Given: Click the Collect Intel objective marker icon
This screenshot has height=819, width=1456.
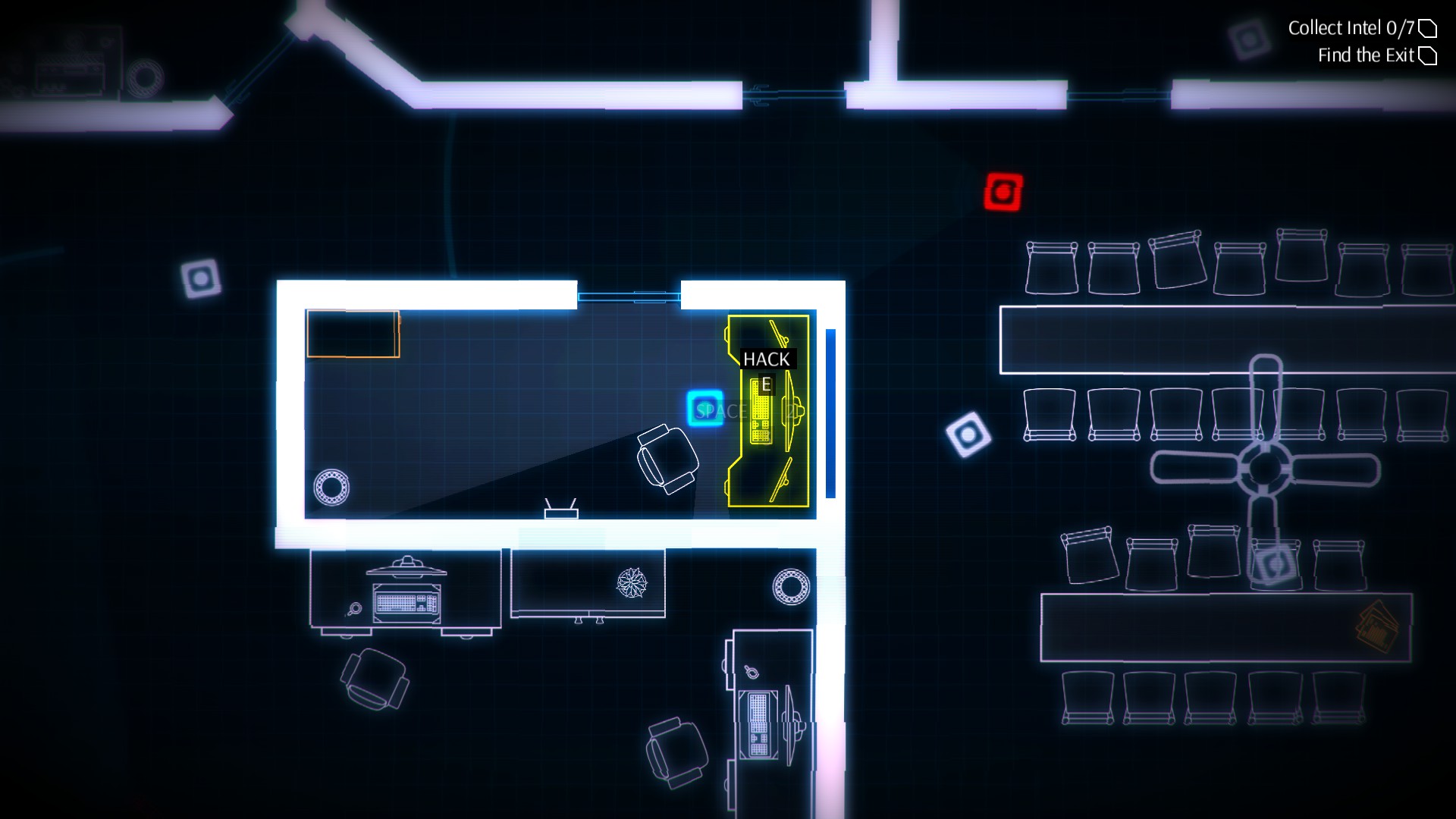Looking at the screenshot, I should pyautogui.click(x=1429, y=27).
